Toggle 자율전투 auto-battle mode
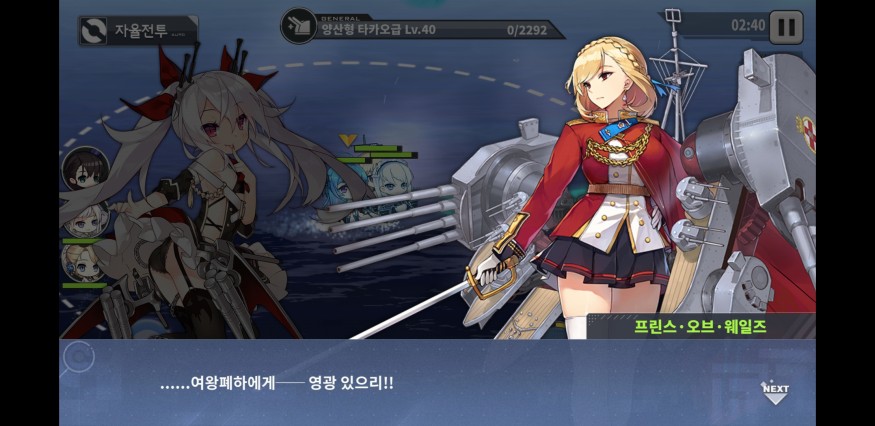 [138, 31]
